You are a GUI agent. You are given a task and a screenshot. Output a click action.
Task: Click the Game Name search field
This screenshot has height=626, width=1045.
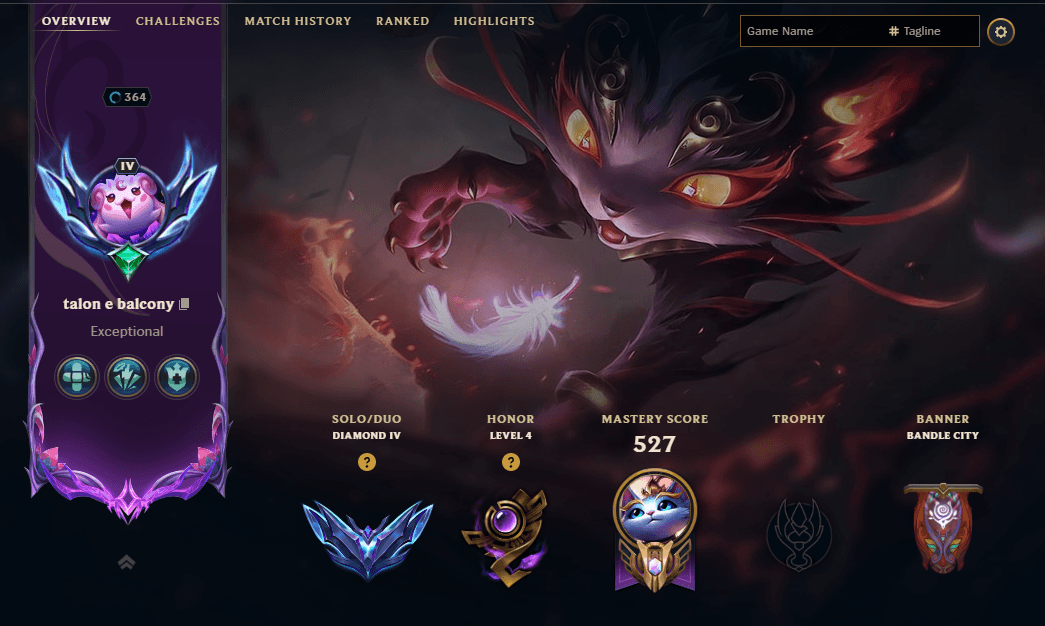click(x=810, y=31)
